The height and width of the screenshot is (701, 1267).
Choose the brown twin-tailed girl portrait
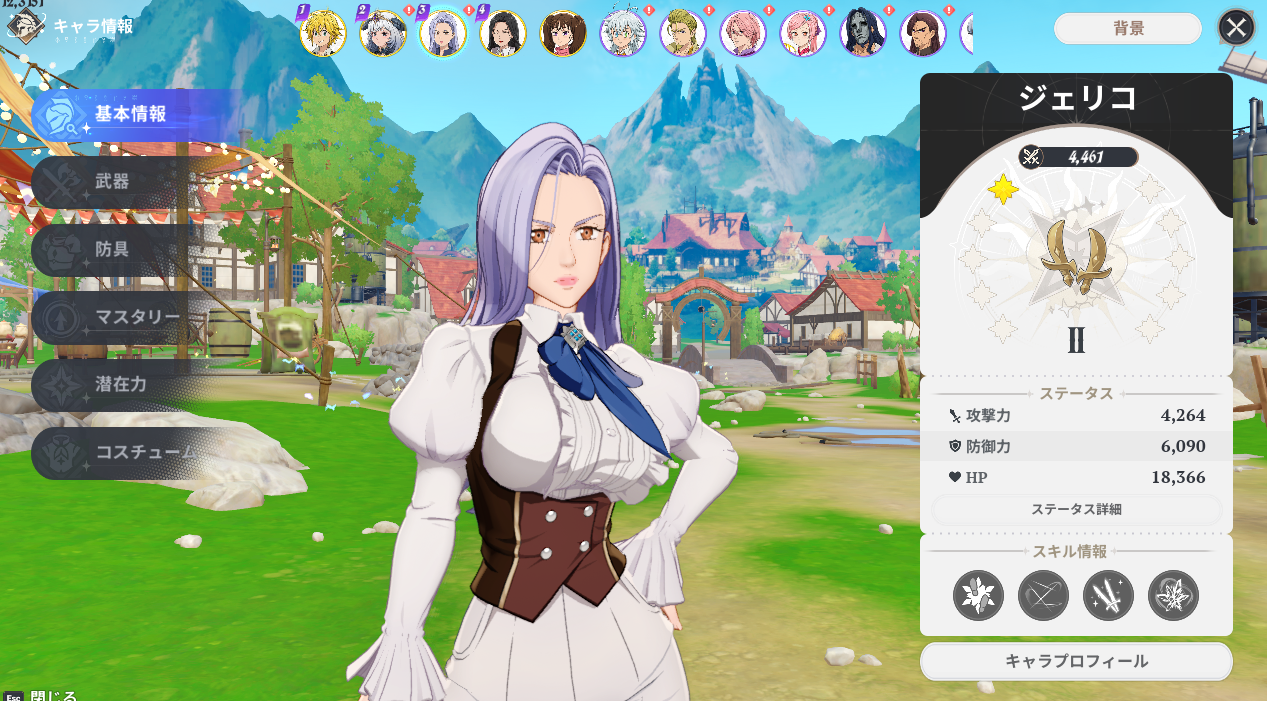pyautogui.click(x=563, y=34)
